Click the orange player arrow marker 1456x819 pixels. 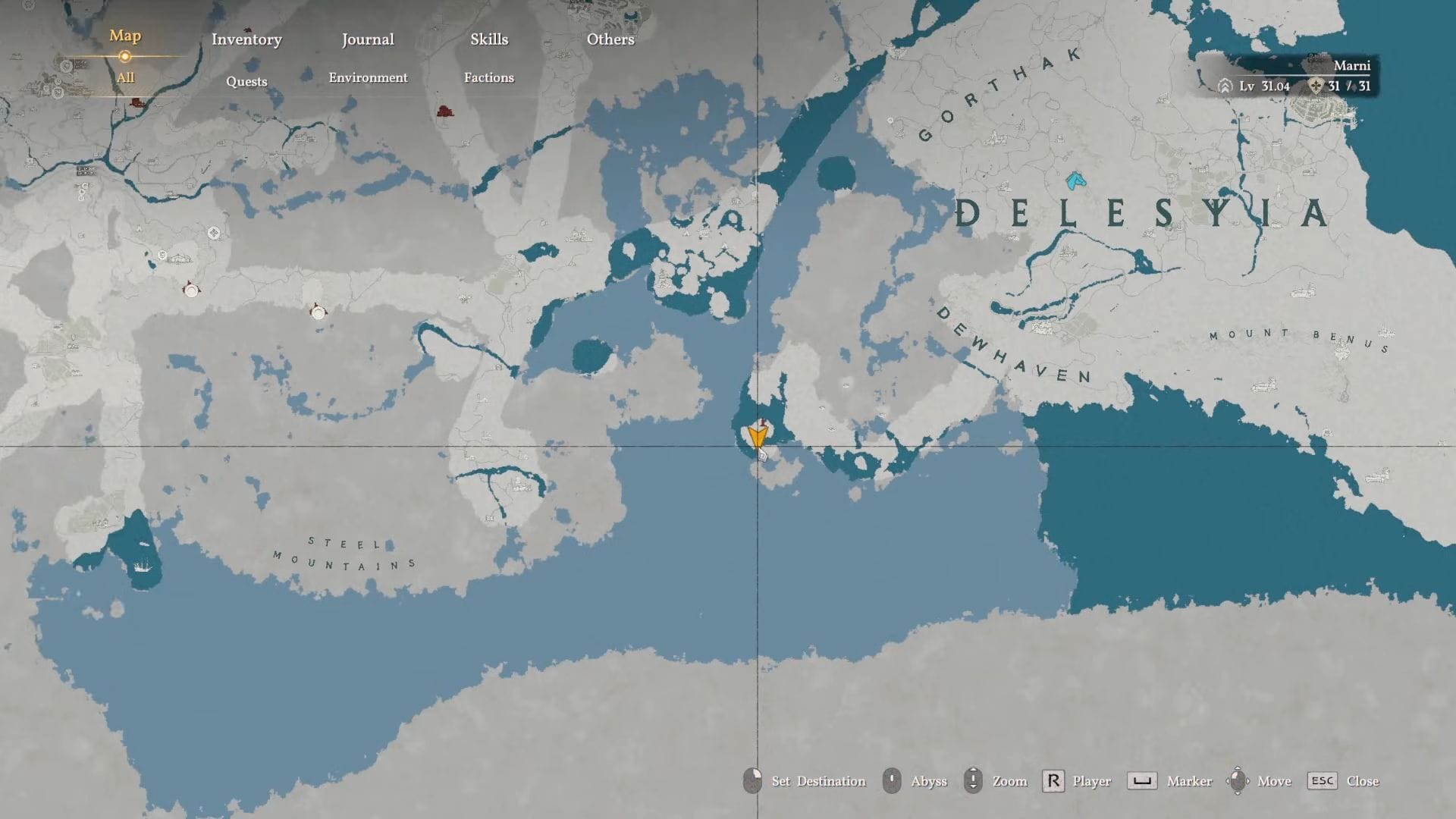click(758, 436)
